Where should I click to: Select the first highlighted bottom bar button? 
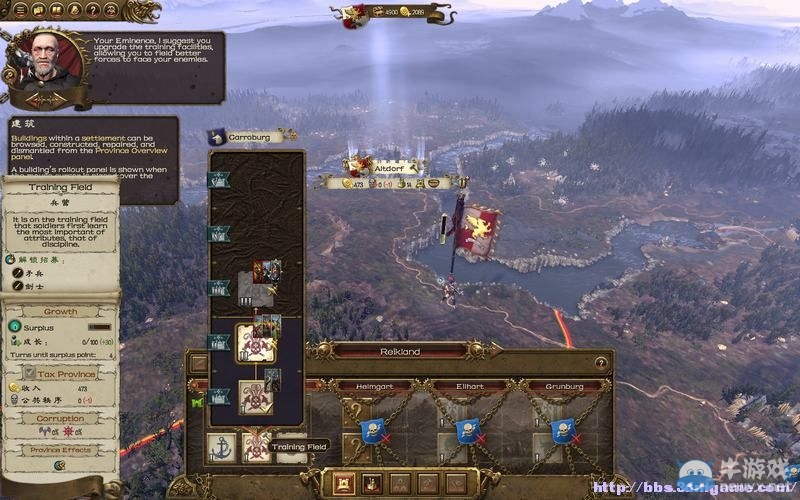click(342, 484)
